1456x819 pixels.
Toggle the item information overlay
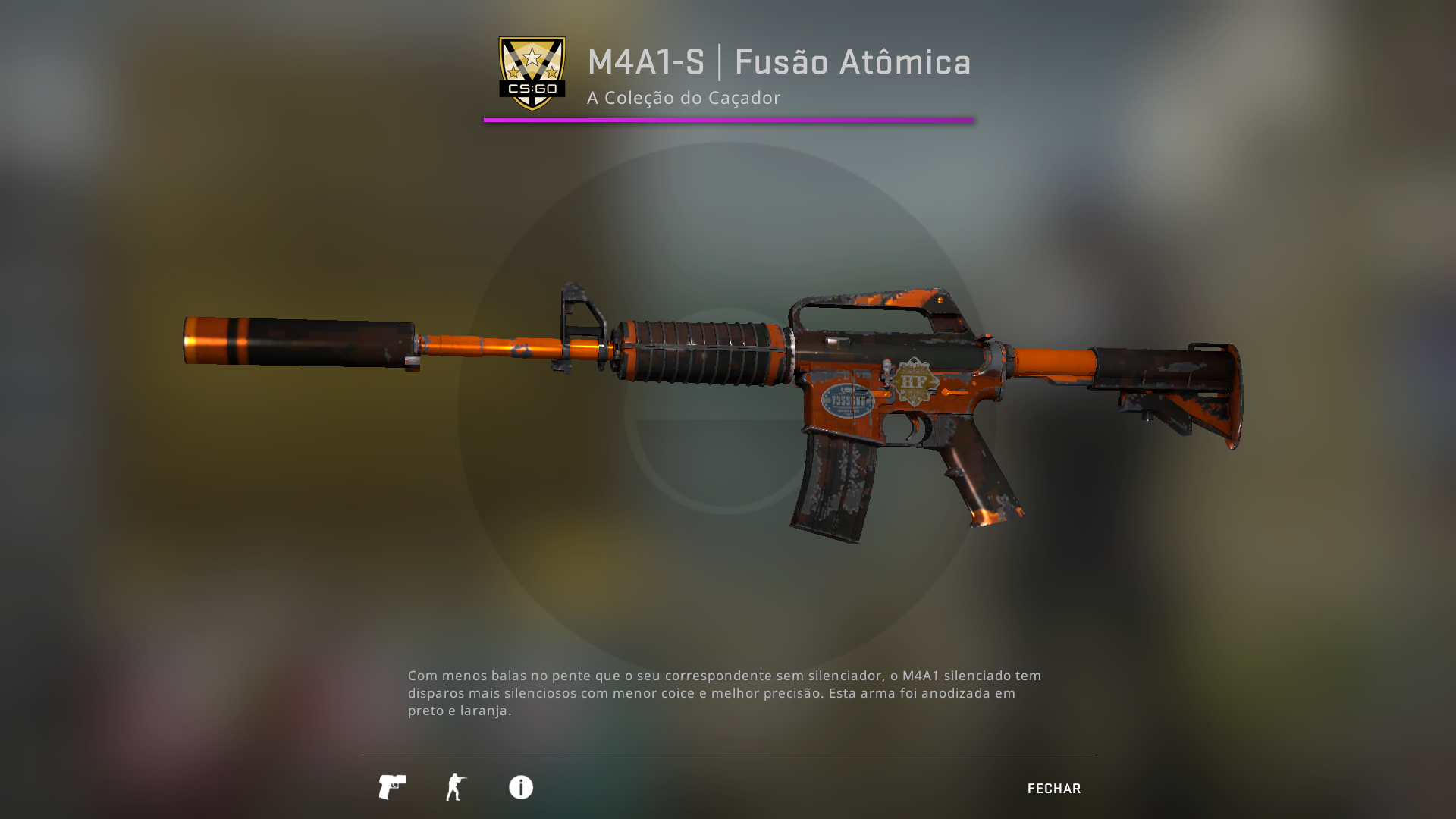[519, 788]
